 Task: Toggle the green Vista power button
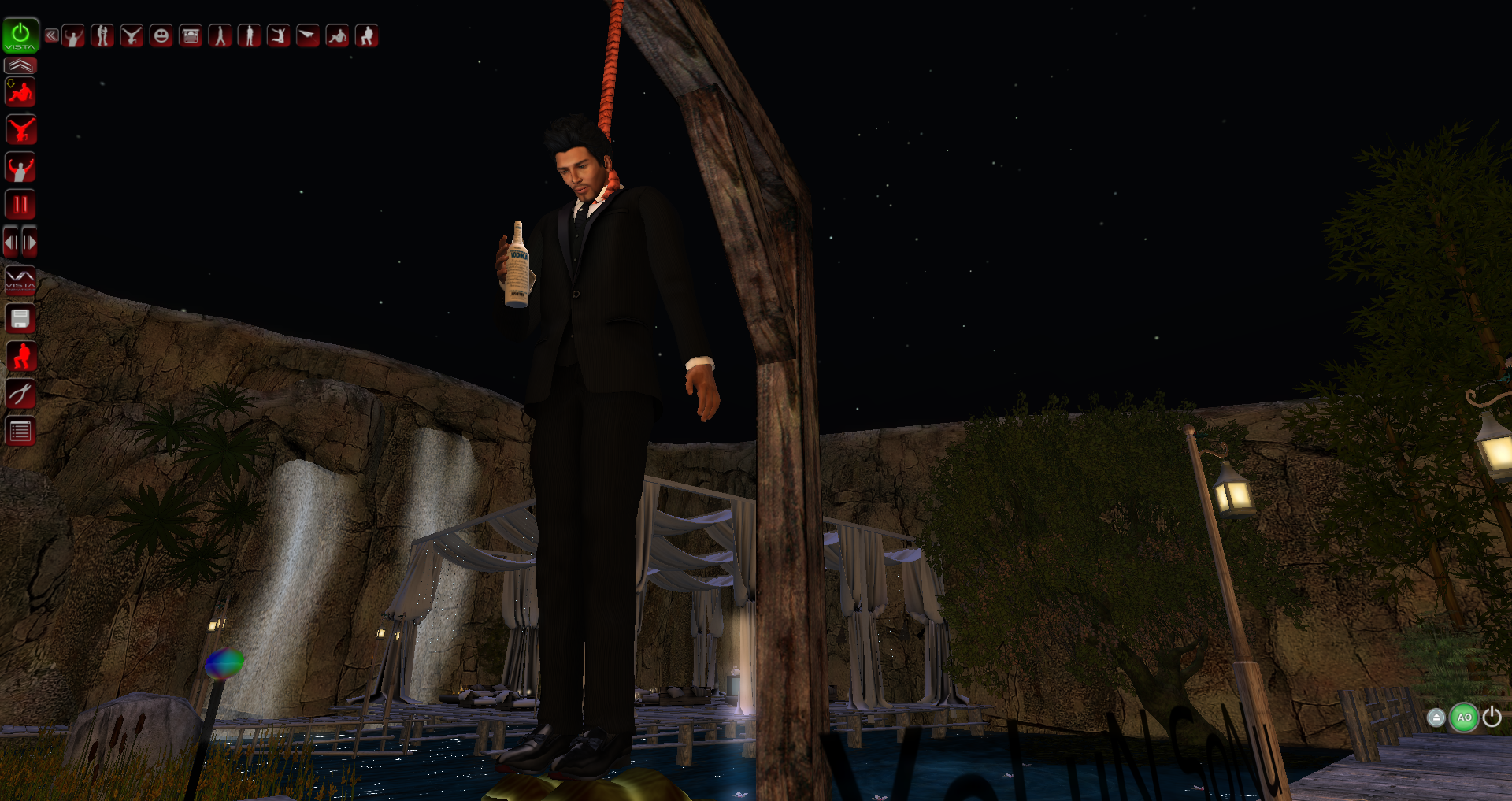click(x=20, y=35)
